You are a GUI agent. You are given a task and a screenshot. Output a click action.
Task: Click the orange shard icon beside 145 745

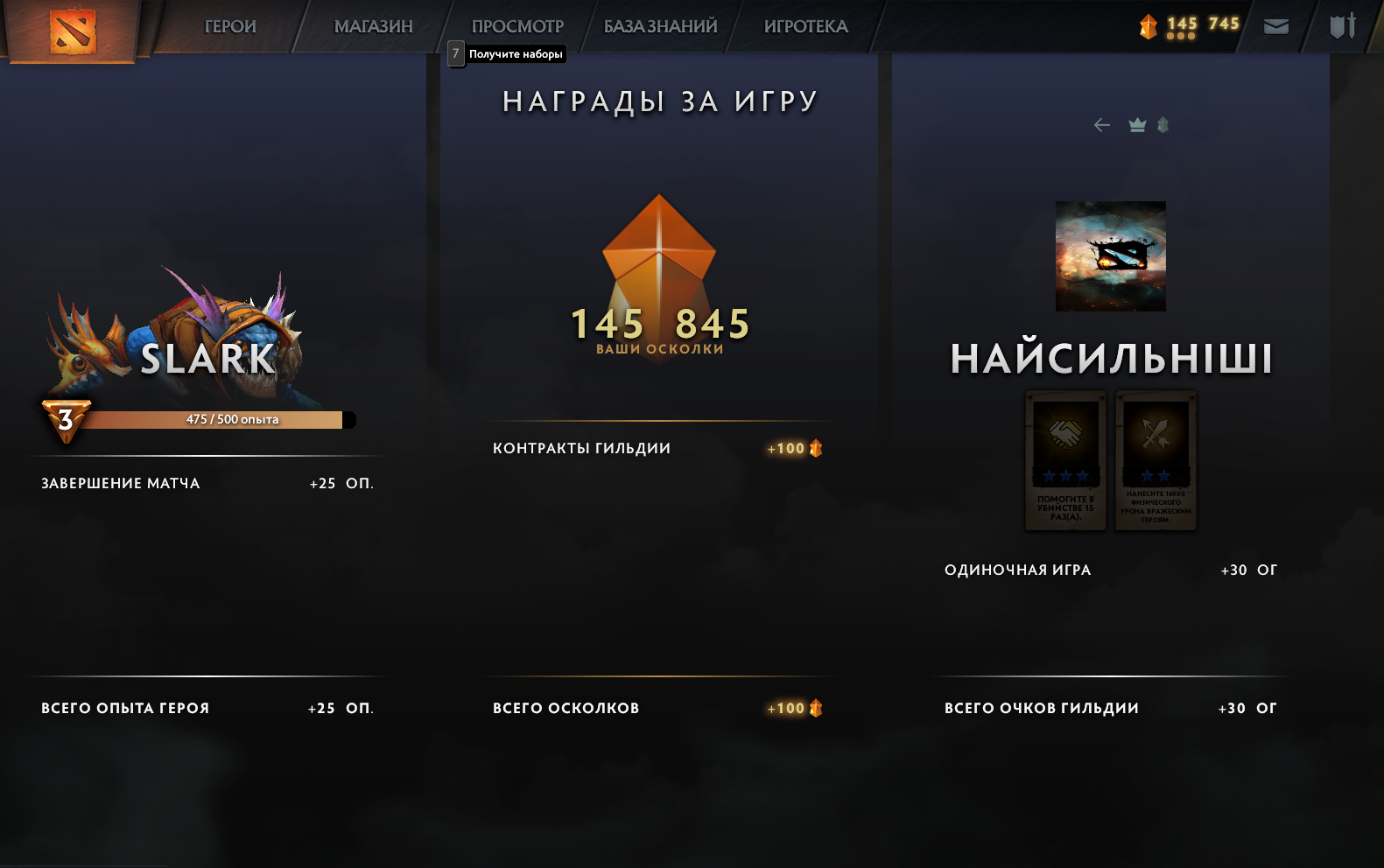pos(1148,24)
